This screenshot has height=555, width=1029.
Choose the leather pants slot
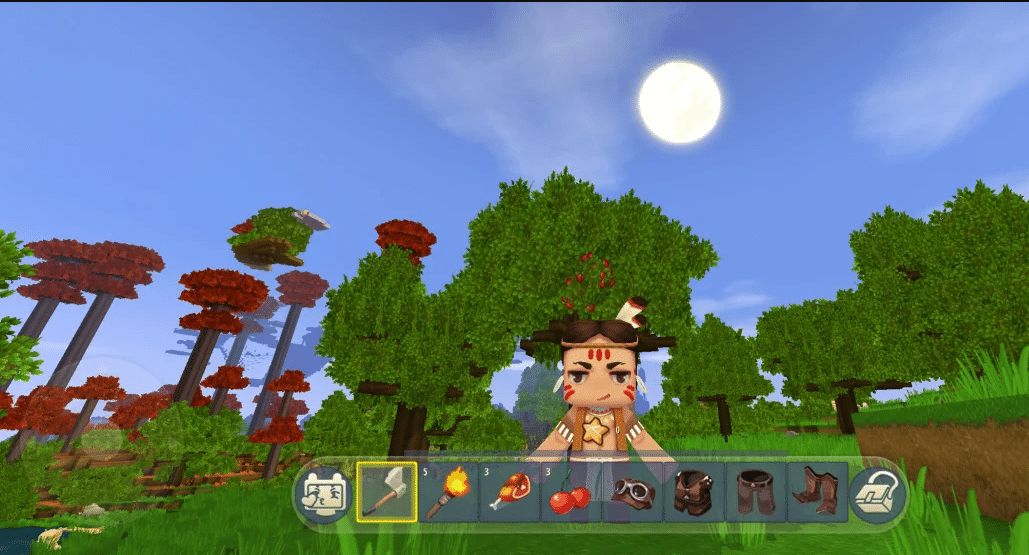756,492
